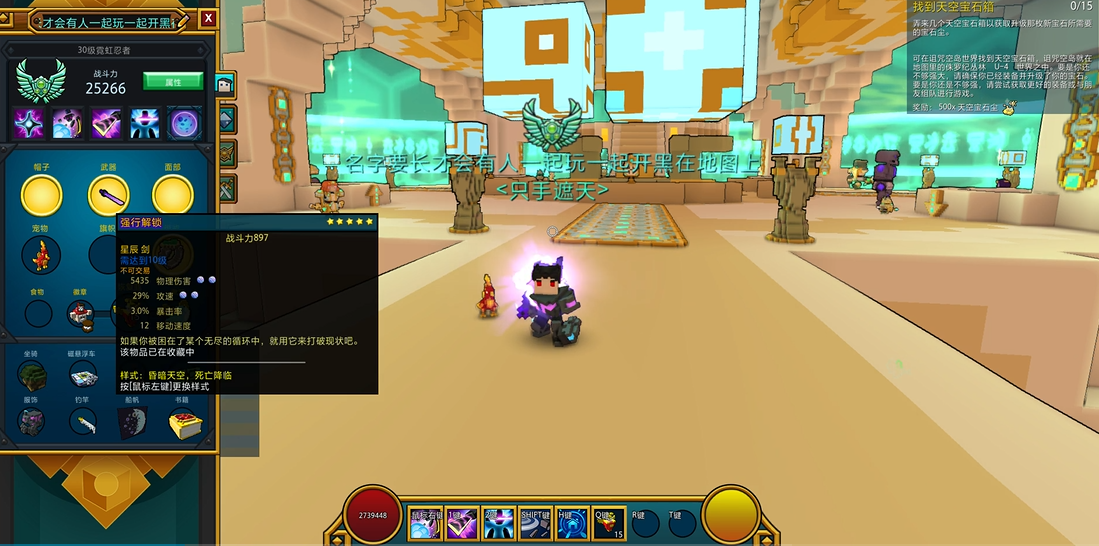1099x546 pixels.
Task: Switch to the character face side tab
Action: [x=225, y=84]
